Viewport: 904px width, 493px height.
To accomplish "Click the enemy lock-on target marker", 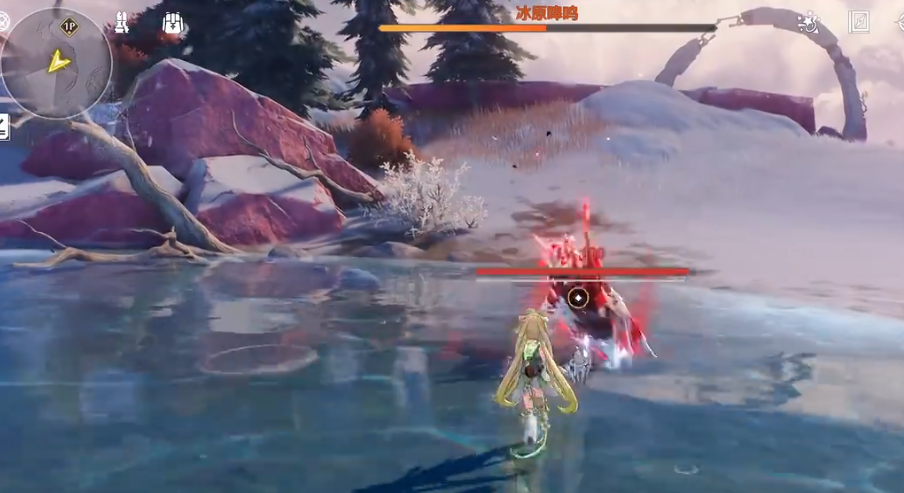I will (x=578, y=297).
